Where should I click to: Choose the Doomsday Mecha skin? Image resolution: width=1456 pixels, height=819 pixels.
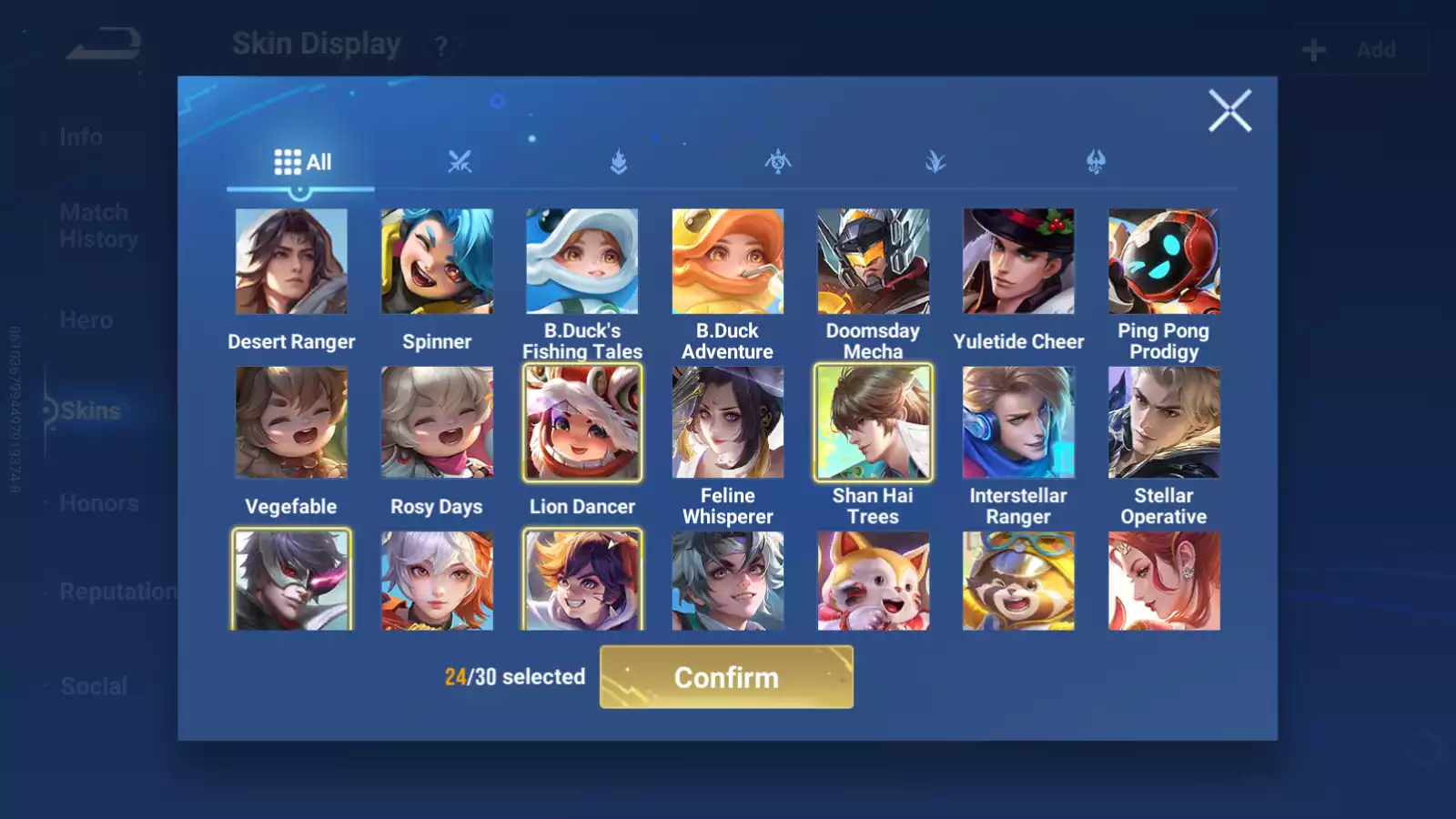point(873,262)
